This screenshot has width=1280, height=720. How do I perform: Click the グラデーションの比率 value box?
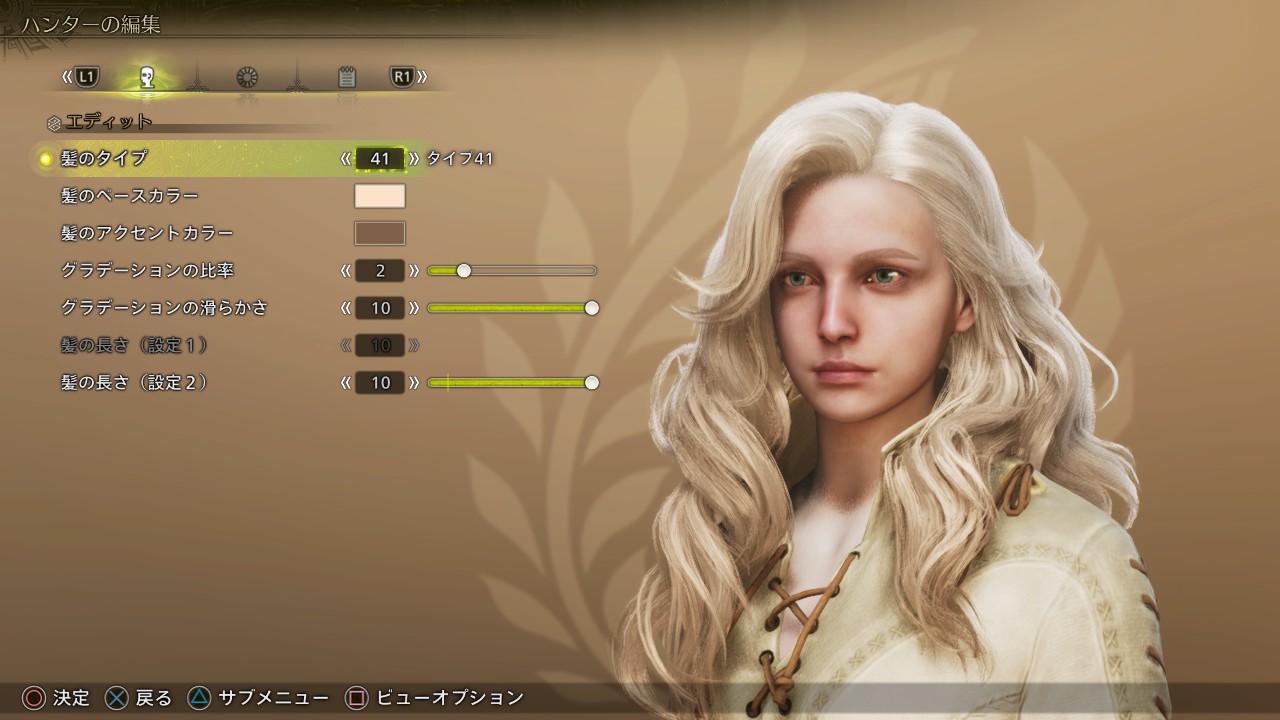tap(380, 271)
